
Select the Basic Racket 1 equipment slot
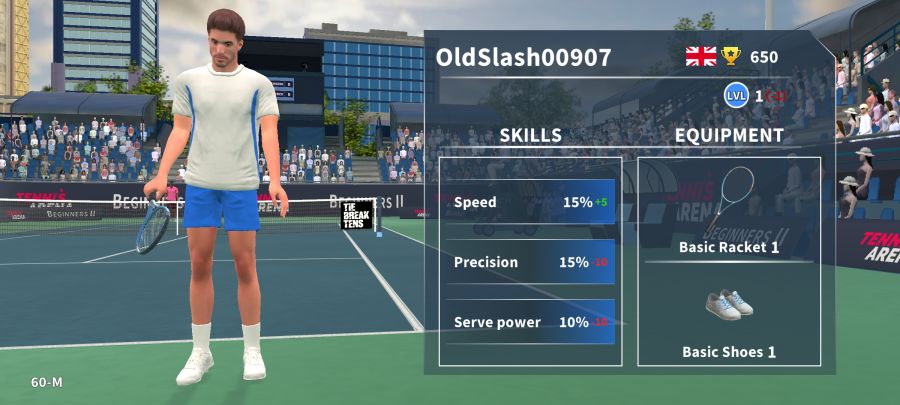(729, 210)
